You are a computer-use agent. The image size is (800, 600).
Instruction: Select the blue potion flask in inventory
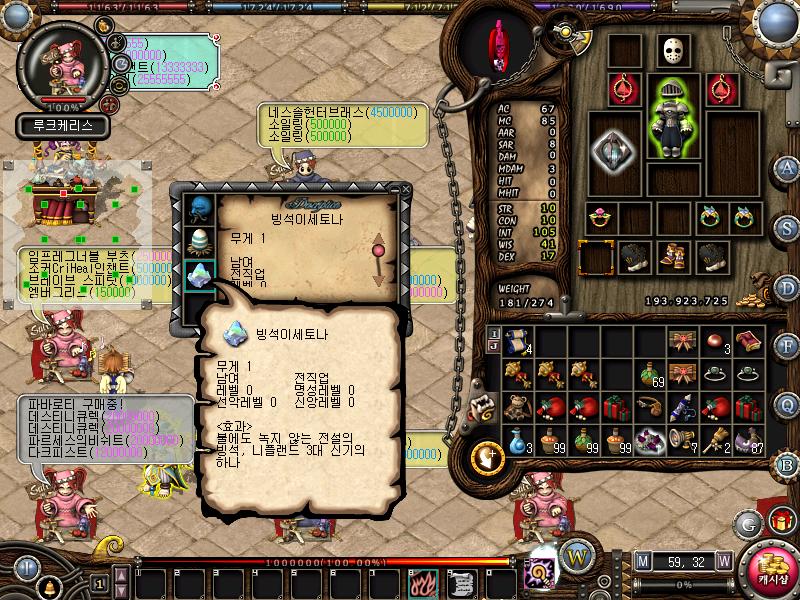[x=517, y=440]
